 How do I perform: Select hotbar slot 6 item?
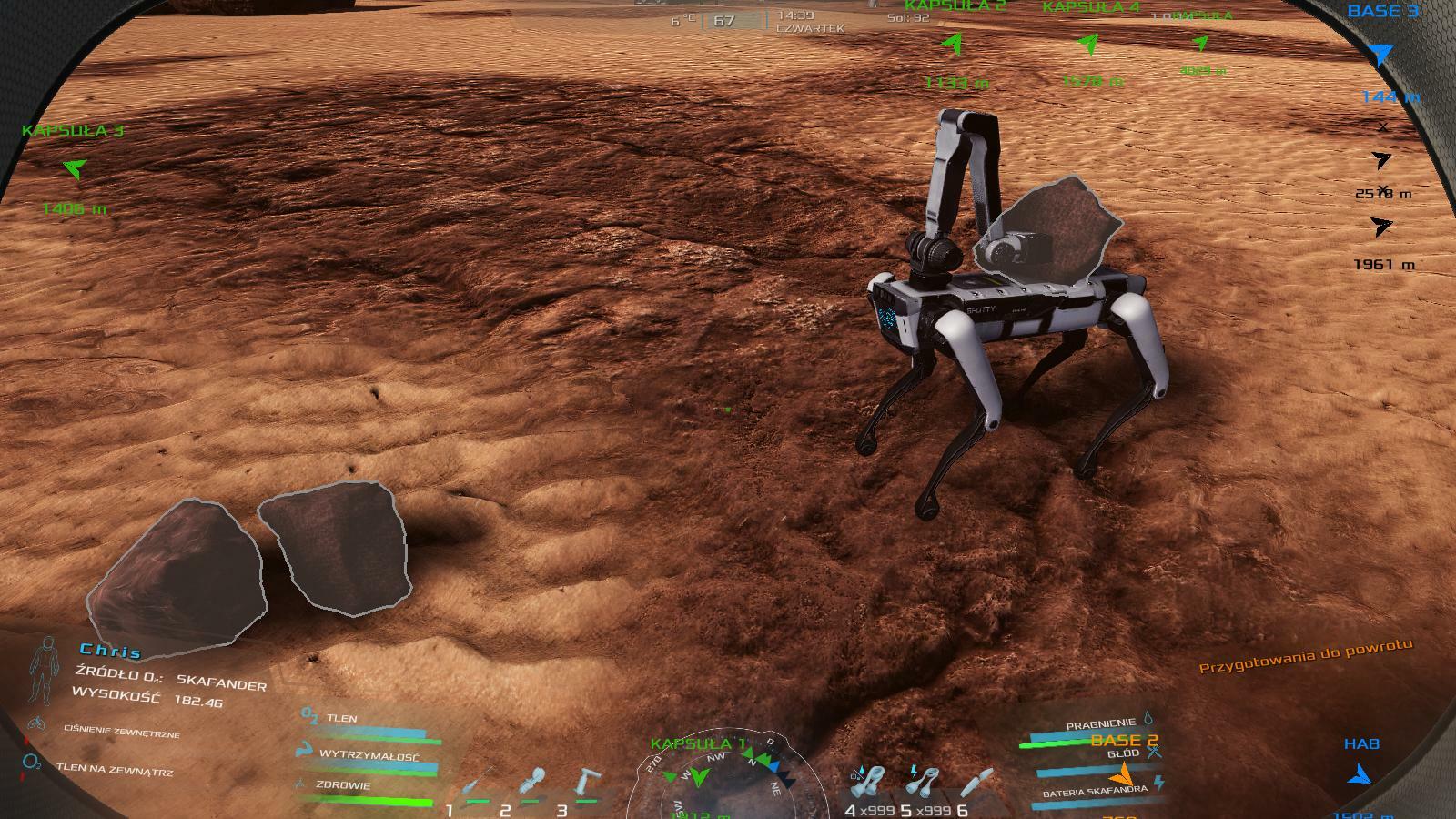tap(981, 782)
